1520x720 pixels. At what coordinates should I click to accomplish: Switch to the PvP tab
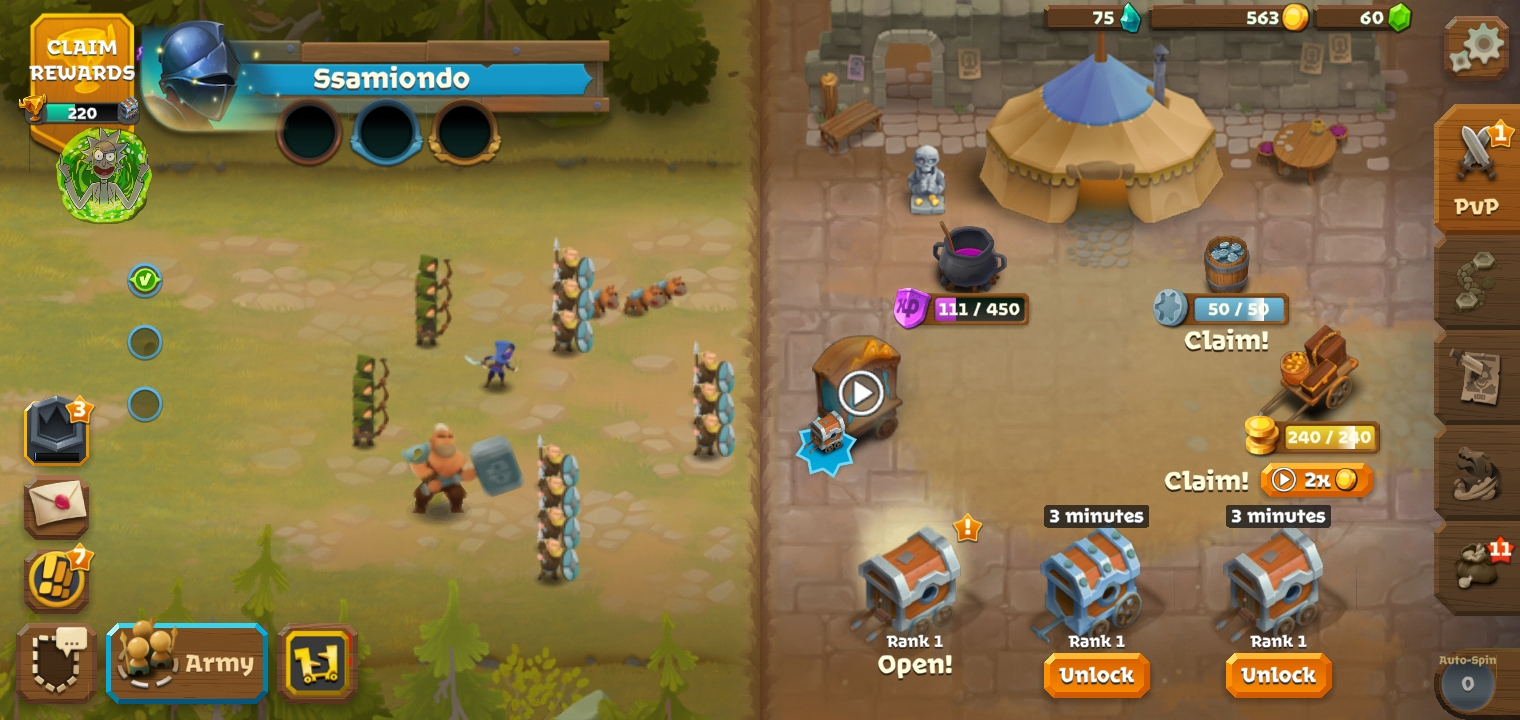[1477, 170]
